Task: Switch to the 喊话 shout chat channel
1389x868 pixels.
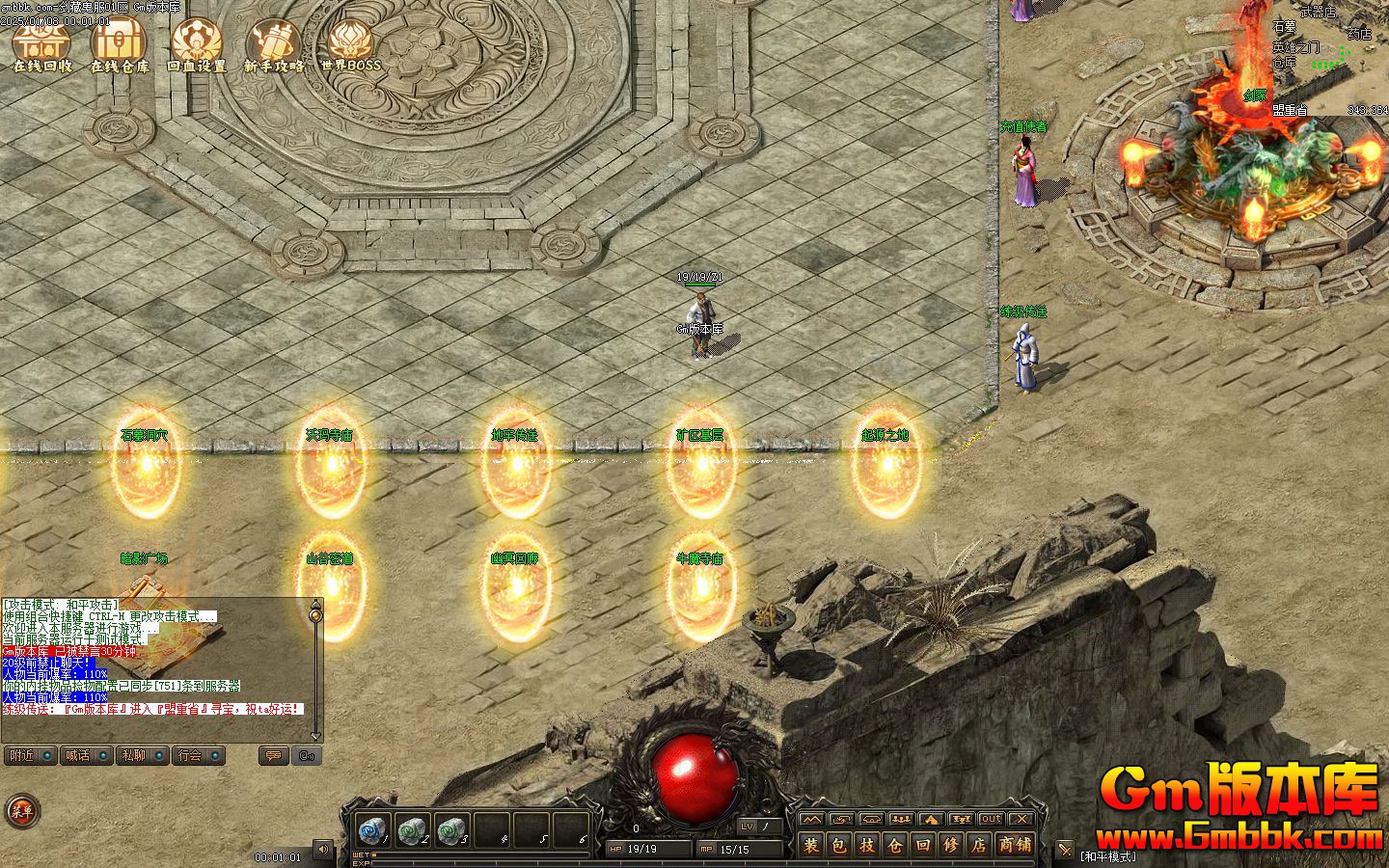Action: (86, 755)
